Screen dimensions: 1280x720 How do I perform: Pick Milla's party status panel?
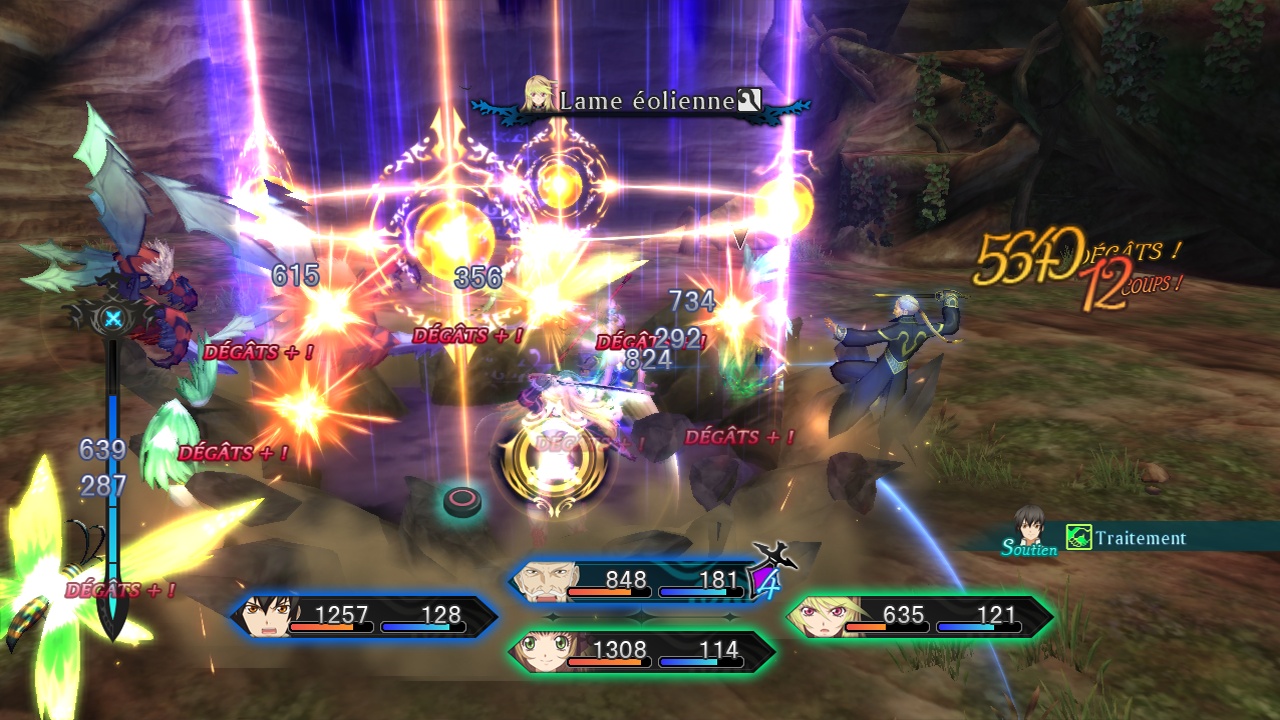pos(918,617)
